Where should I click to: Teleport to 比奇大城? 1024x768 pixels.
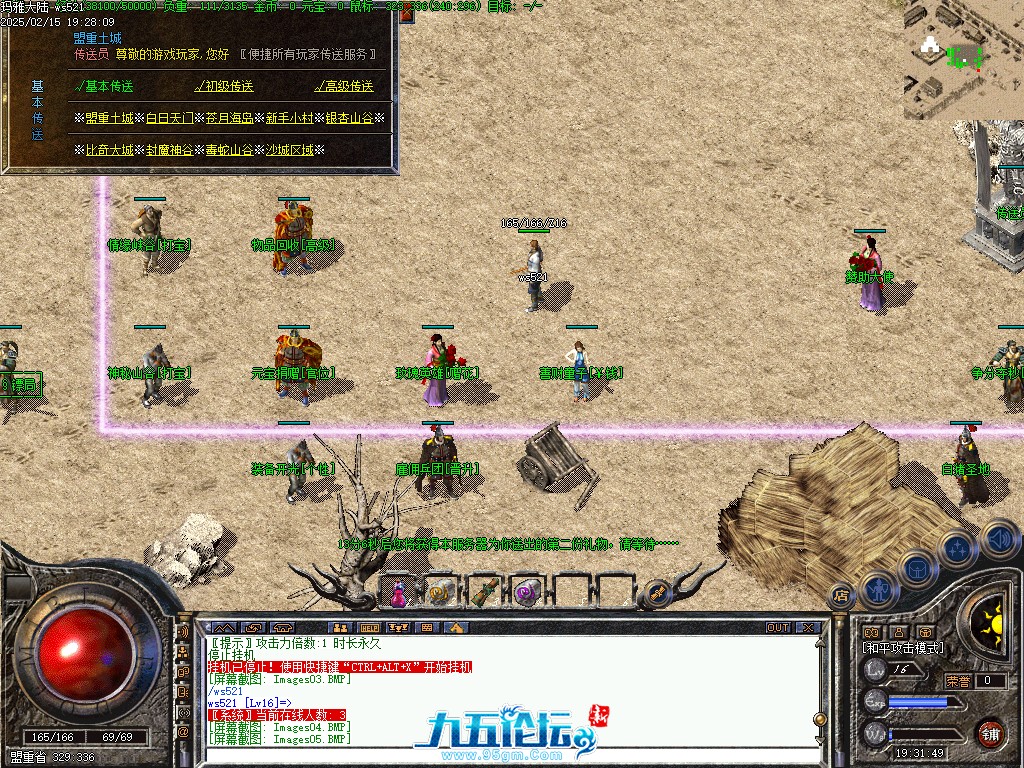tap(109, 150)
